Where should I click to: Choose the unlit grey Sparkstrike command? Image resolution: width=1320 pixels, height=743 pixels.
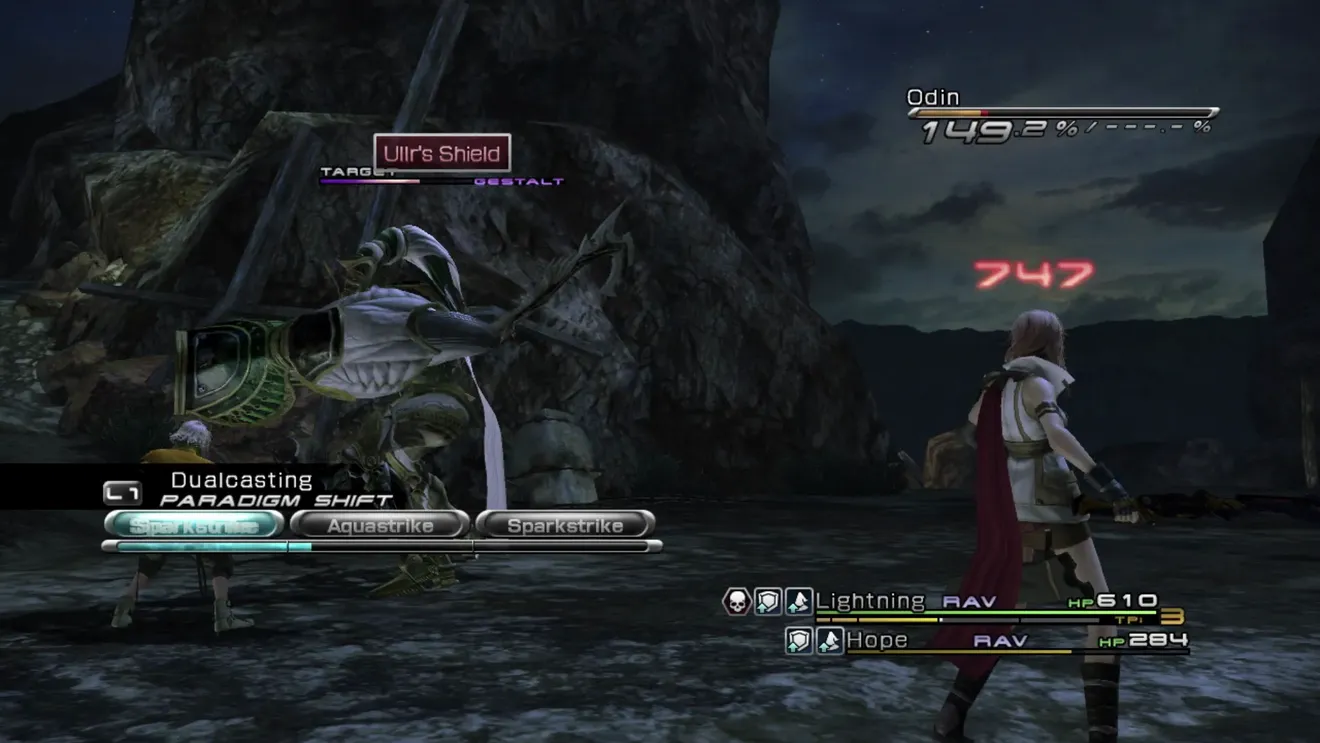point(565,525)
